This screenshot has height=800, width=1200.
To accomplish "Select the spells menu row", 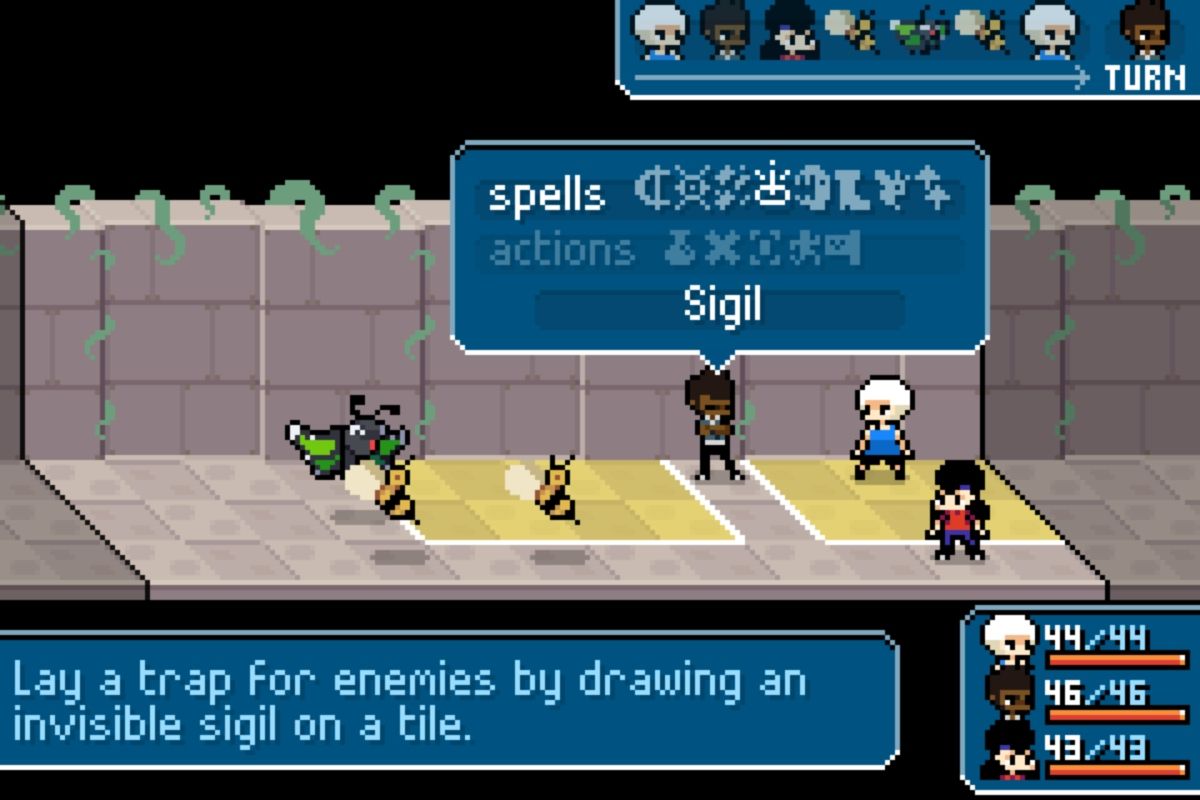I will (546, 195).
